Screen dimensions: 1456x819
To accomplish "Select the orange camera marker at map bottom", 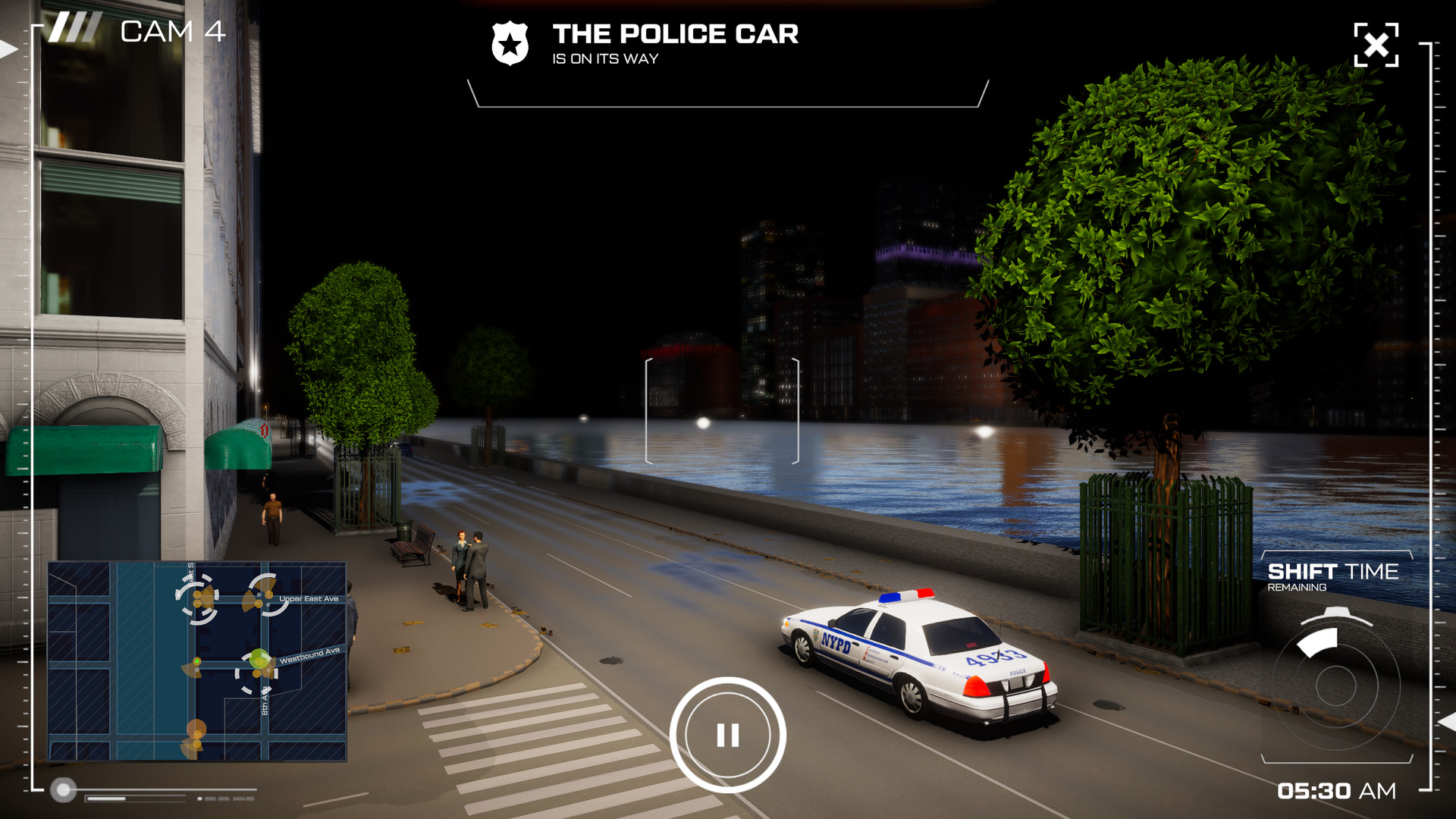I will [196, 732].
